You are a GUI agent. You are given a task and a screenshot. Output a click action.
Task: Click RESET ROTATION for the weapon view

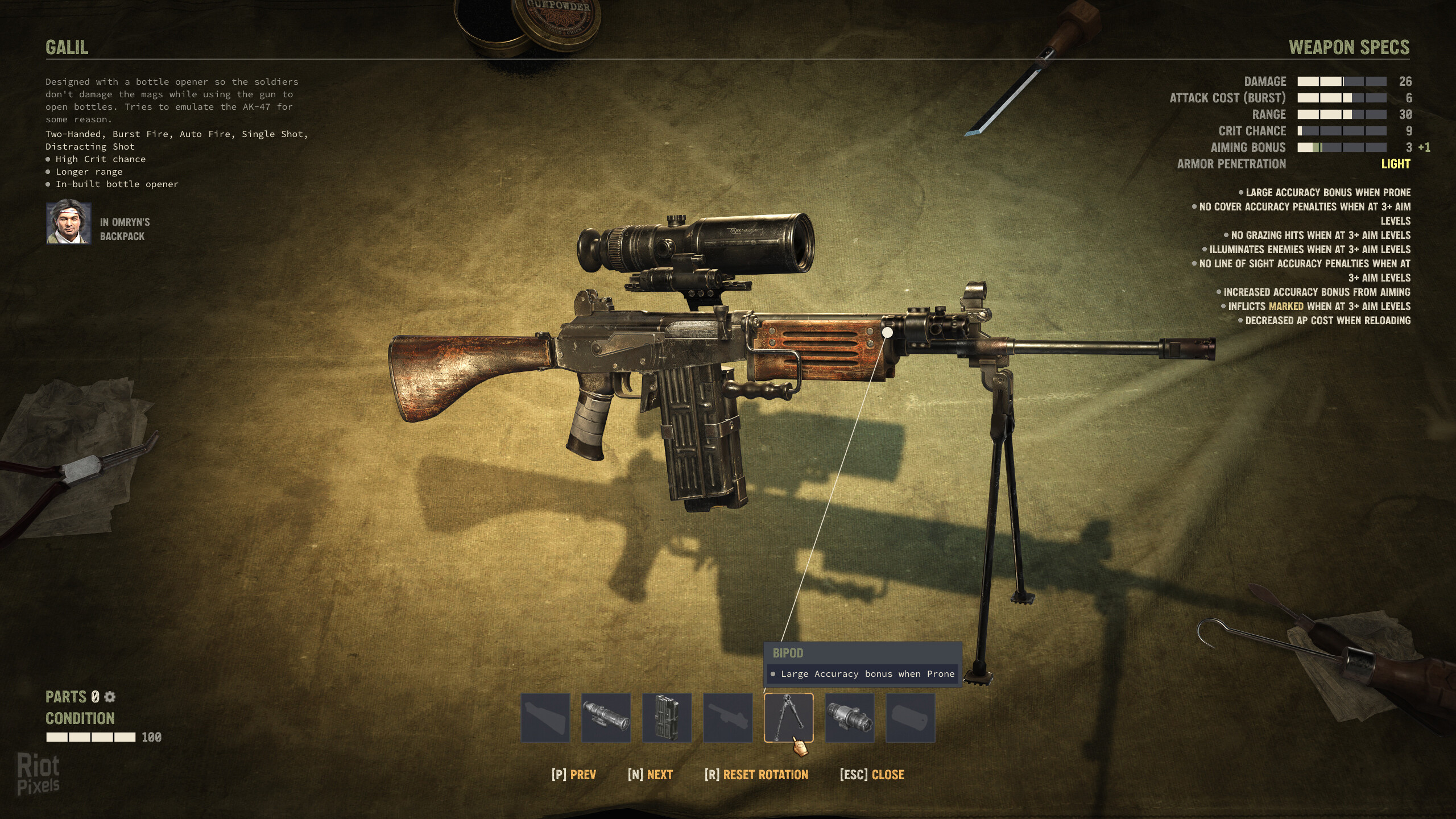[756, 775]
